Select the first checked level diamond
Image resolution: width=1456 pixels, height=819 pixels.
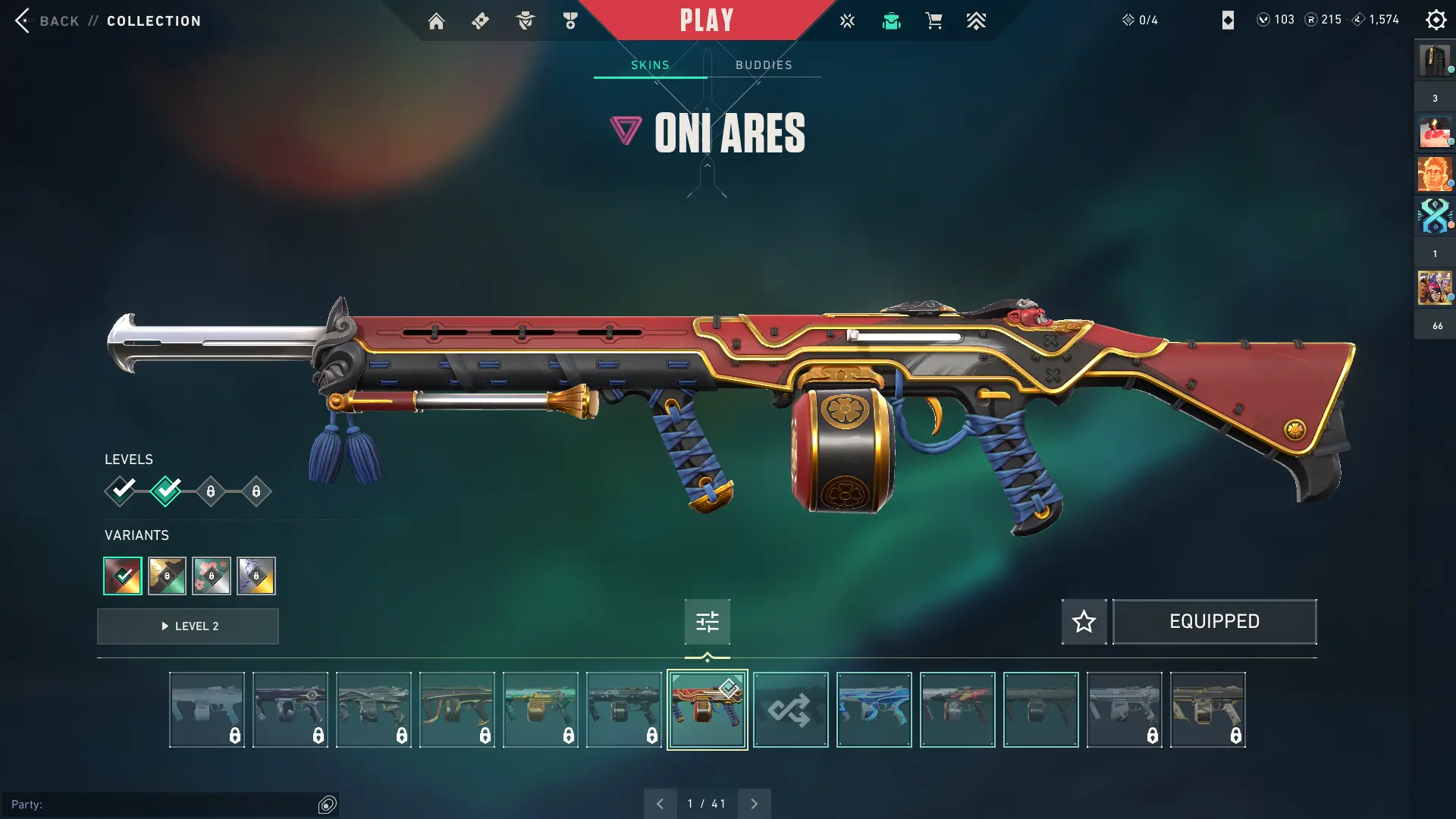[x=121, y=491]
